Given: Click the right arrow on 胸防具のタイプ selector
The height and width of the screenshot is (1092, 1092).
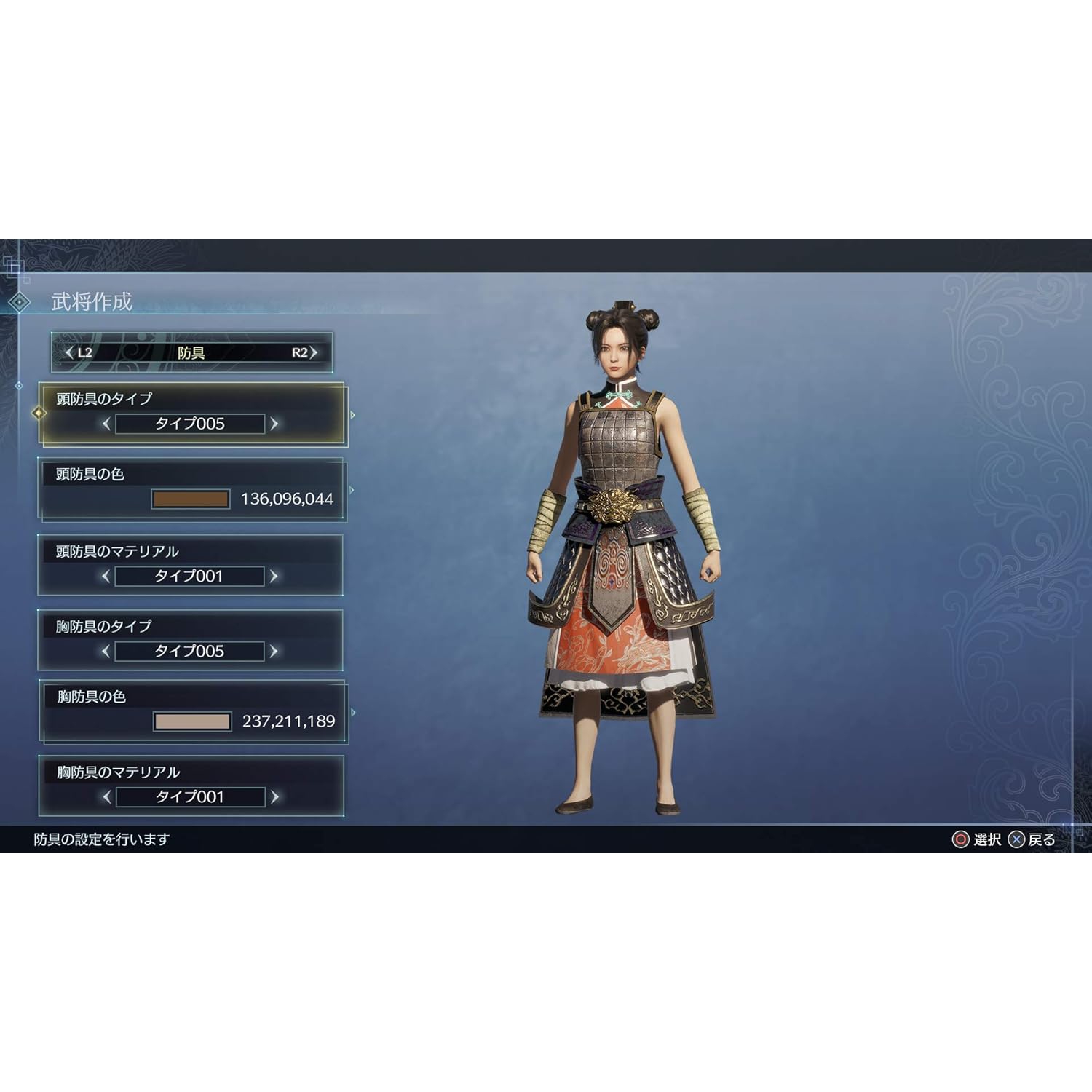Looking at the screenshot, I should 274,651.
